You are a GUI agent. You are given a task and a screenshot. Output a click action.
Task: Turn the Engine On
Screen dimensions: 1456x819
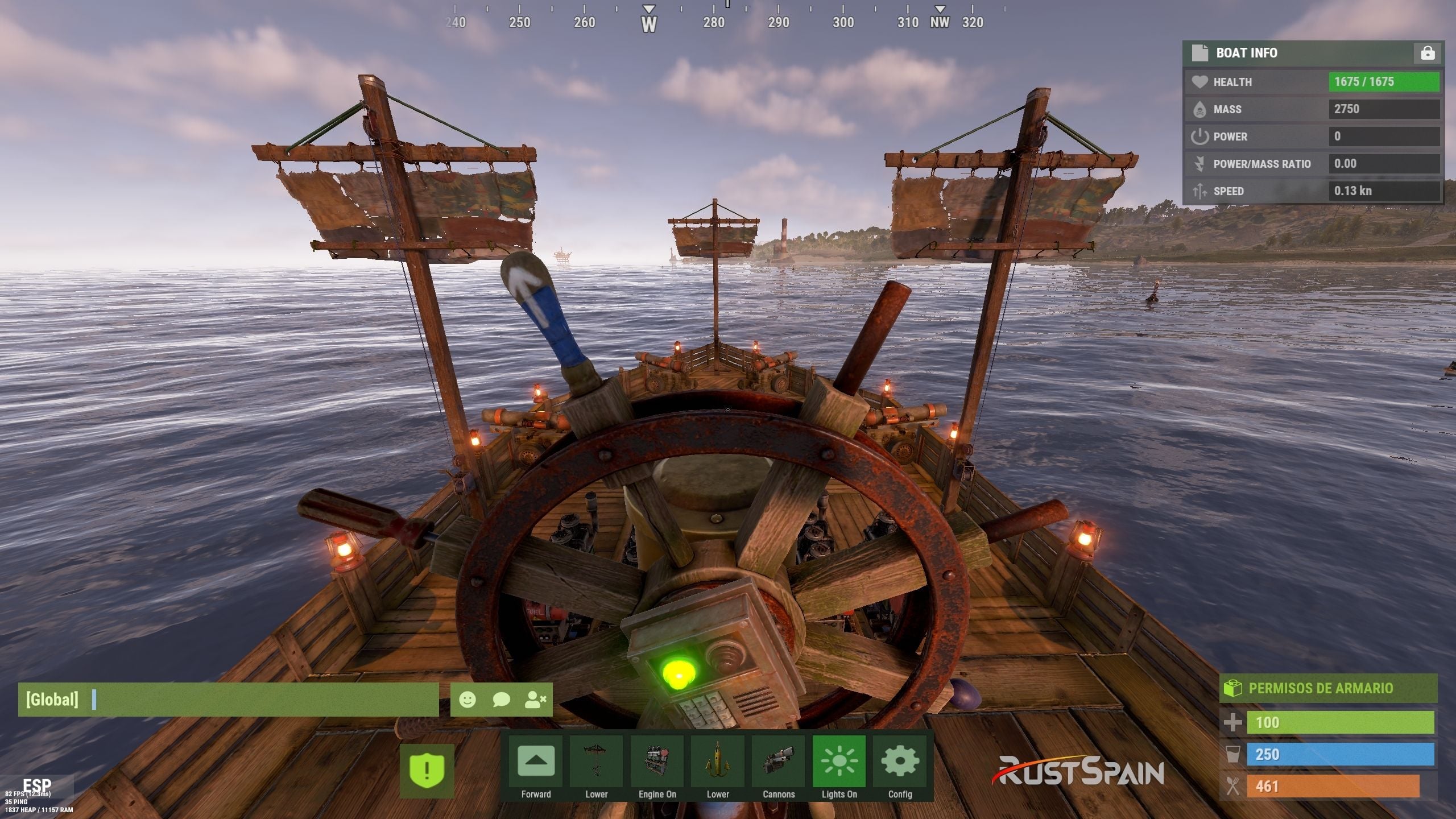[657, 762]
